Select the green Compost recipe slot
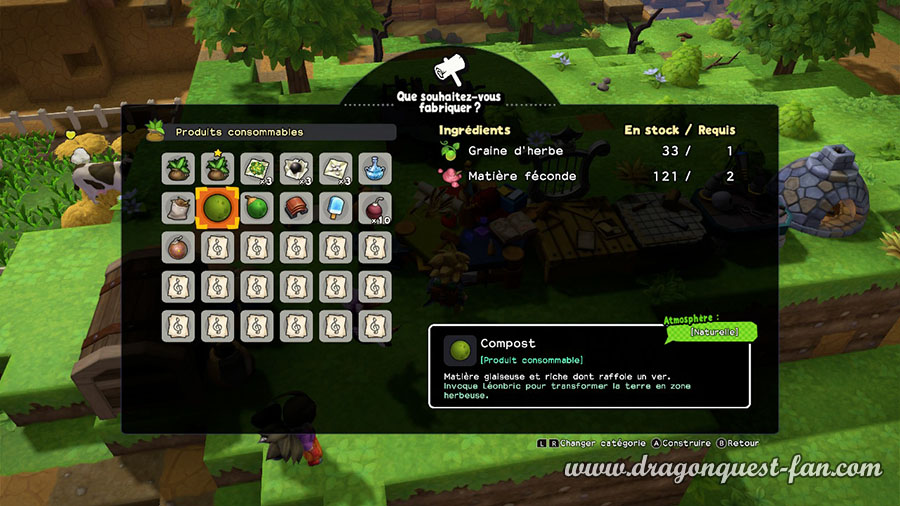 (216, 208)
